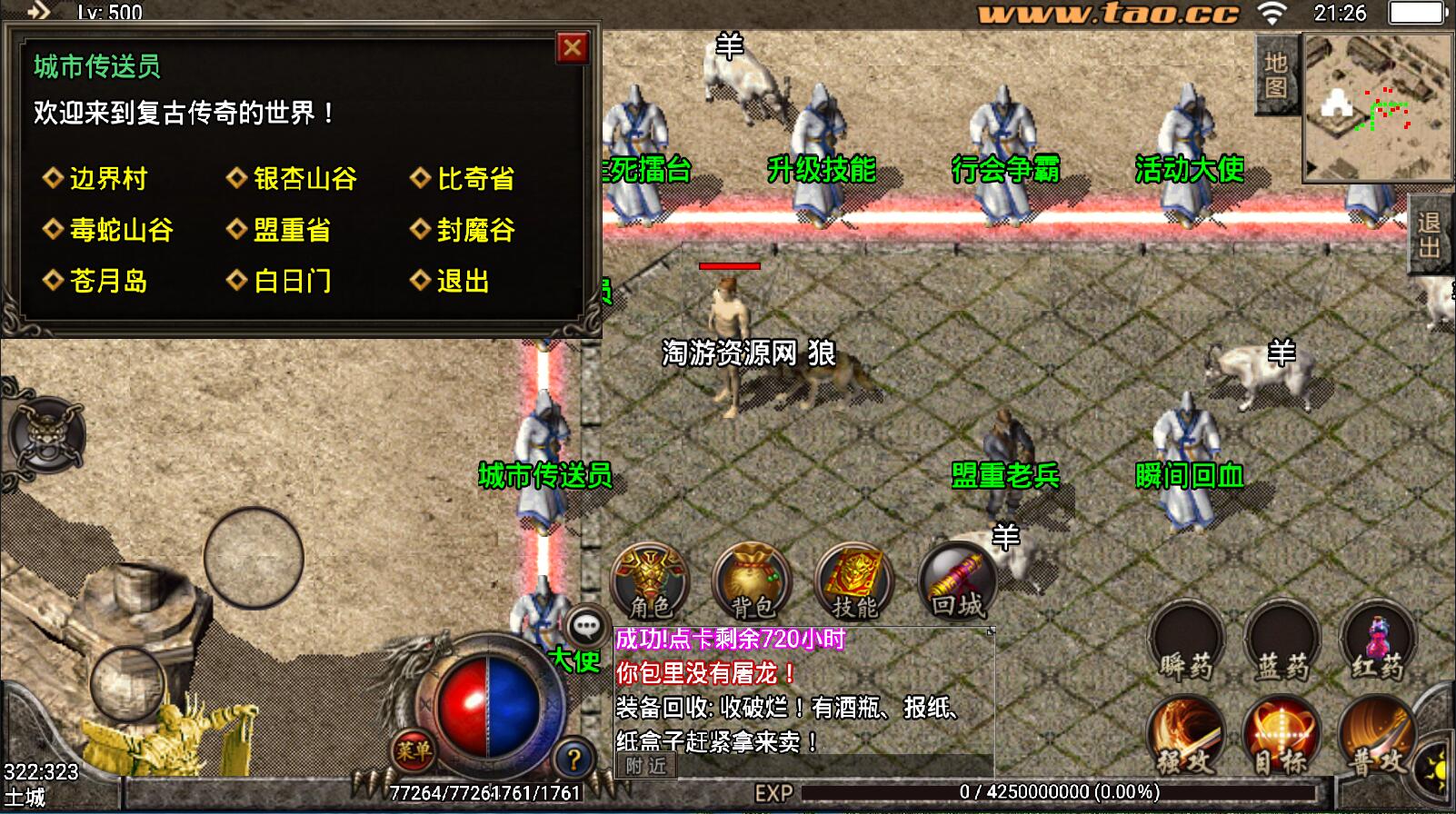The image size is (1456, 814).
Task: Choose the 银杏山谷 destination
Action: (x=304, y=178)
